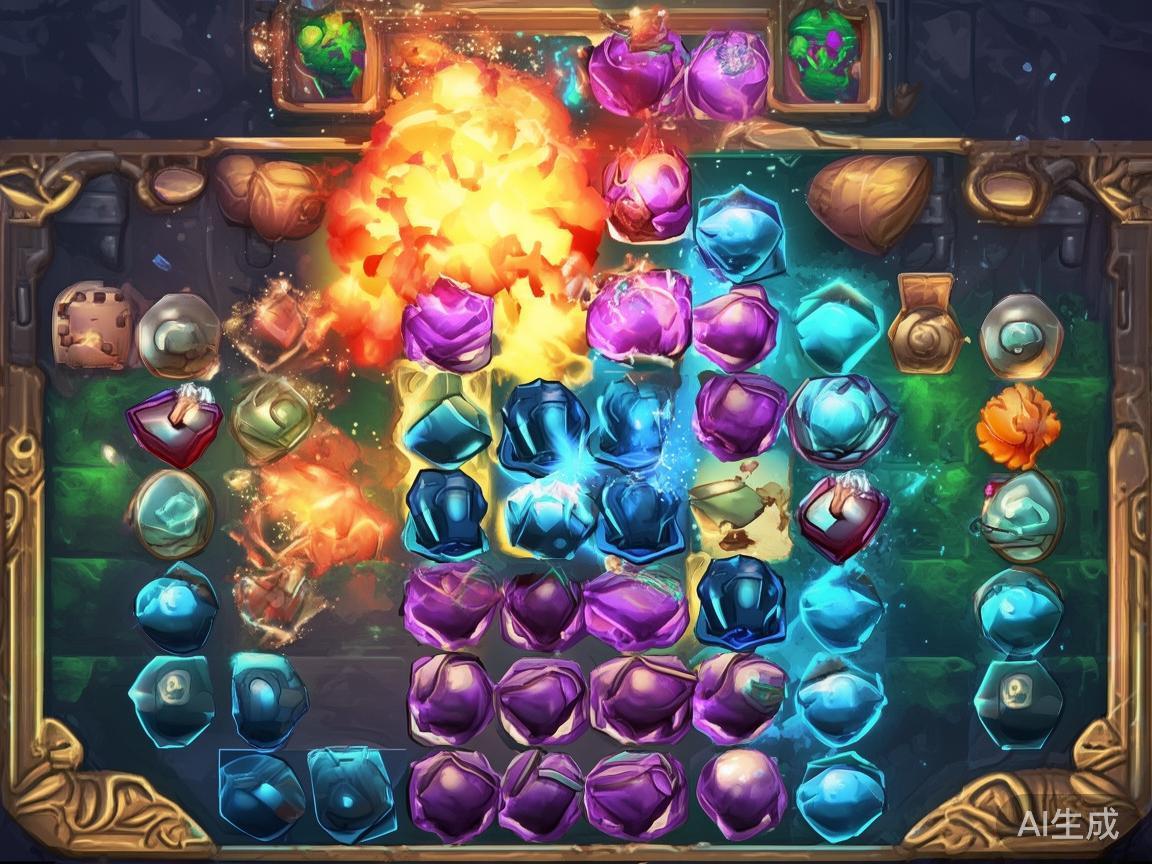Pick the tan cookie-shaped stone block tile

click(x=93, y=325)
